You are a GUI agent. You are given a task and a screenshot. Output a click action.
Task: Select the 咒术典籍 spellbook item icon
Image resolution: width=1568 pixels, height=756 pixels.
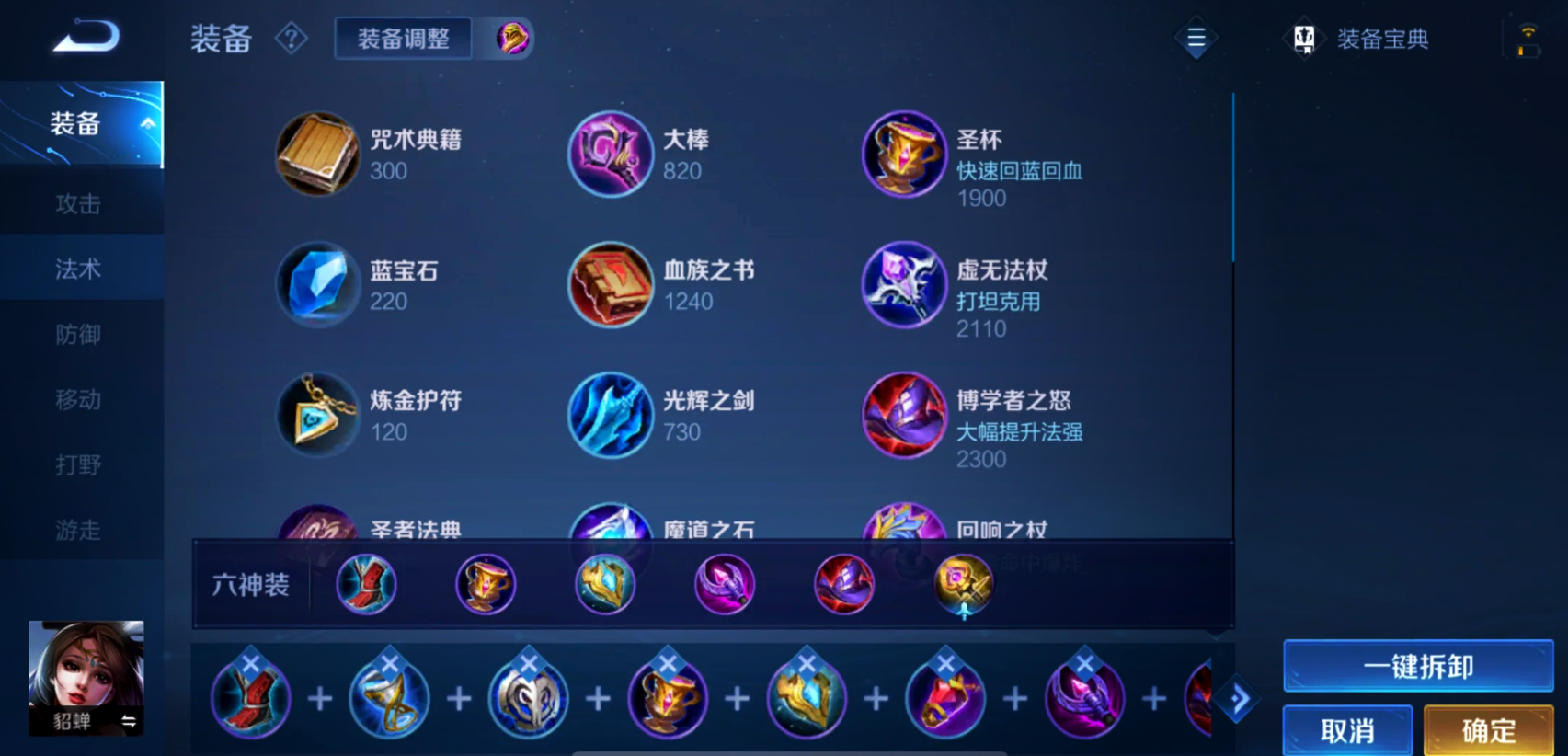click(317, 155)
